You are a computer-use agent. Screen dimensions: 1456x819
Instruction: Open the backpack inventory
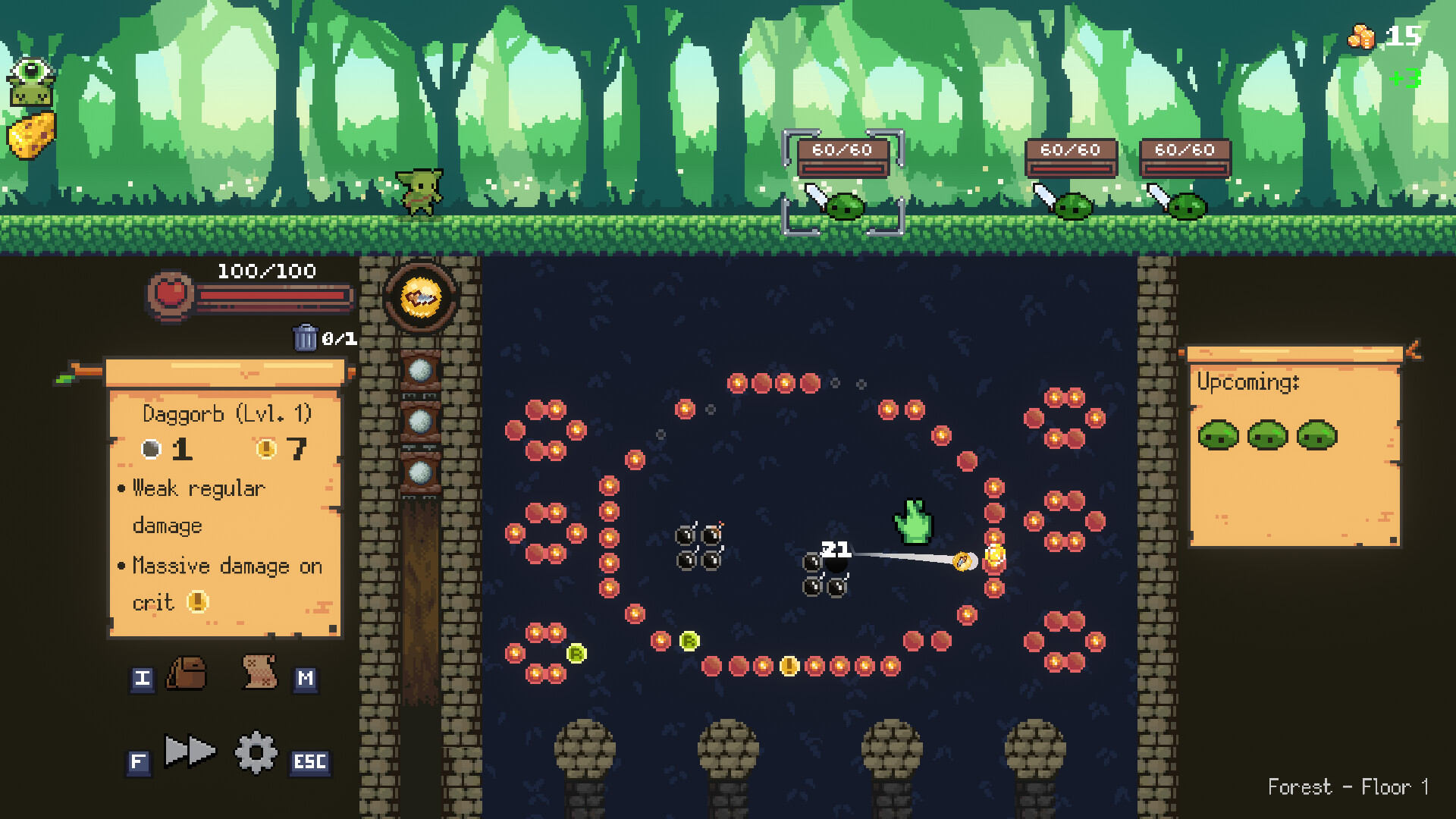(186, 673)
